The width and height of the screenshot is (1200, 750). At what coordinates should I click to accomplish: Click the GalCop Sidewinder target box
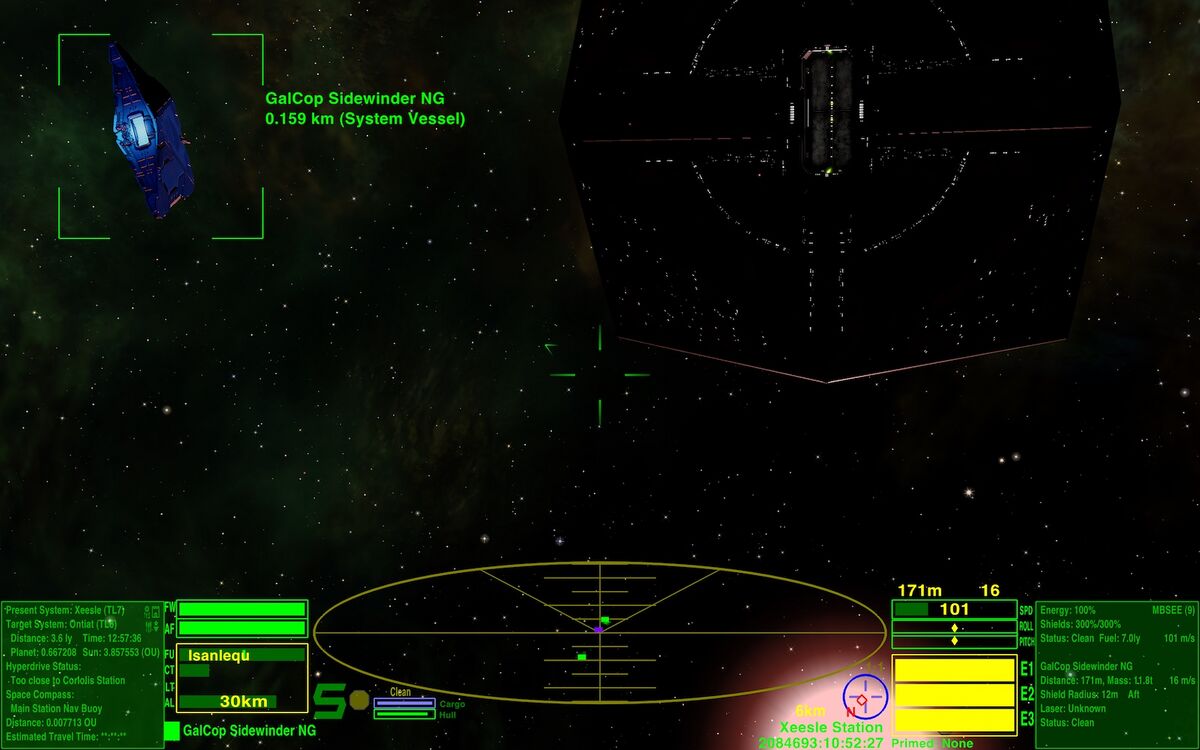tap(160, 136)
